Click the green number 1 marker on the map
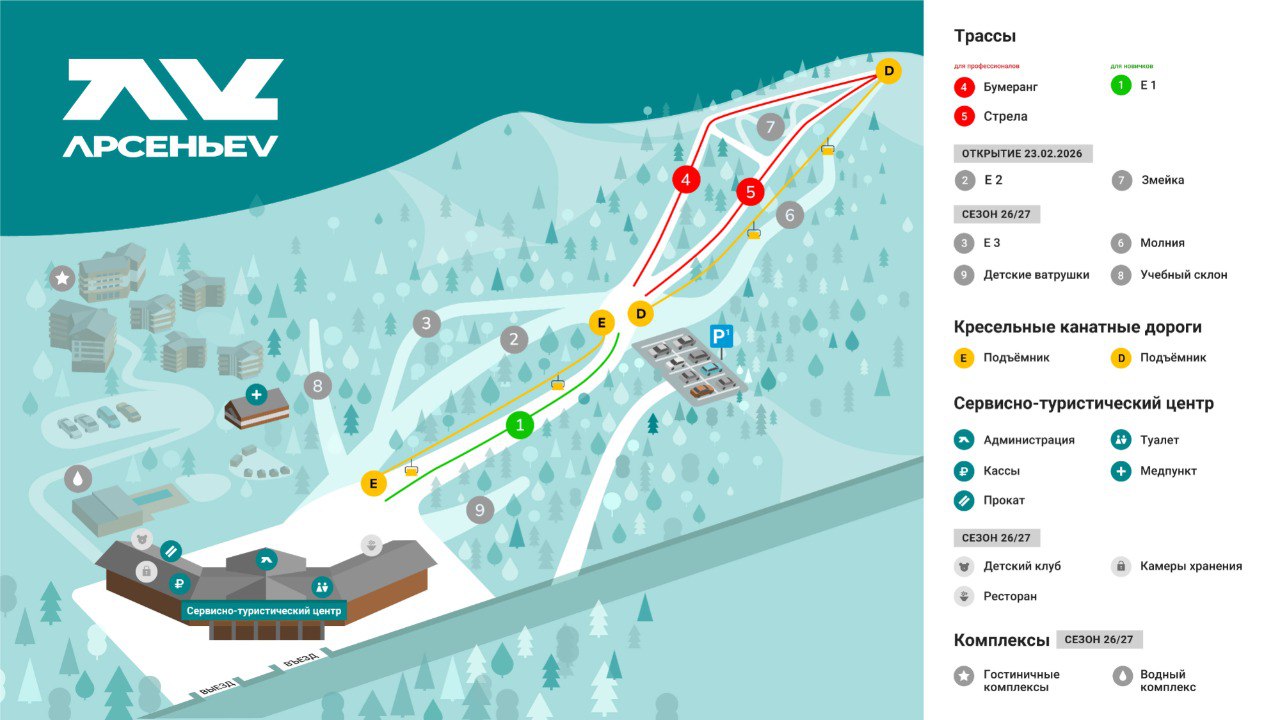Image resolution: width=1280 pixels, height=720 pixels. [519, 425]
